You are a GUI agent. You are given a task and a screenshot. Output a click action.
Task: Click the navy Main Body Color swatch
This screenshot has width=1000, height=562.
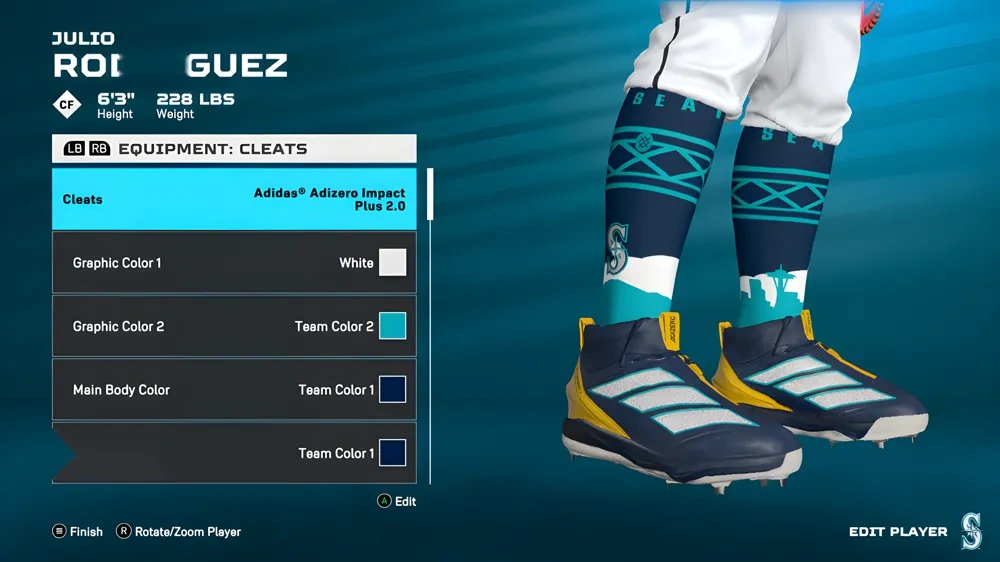[392, 390]
